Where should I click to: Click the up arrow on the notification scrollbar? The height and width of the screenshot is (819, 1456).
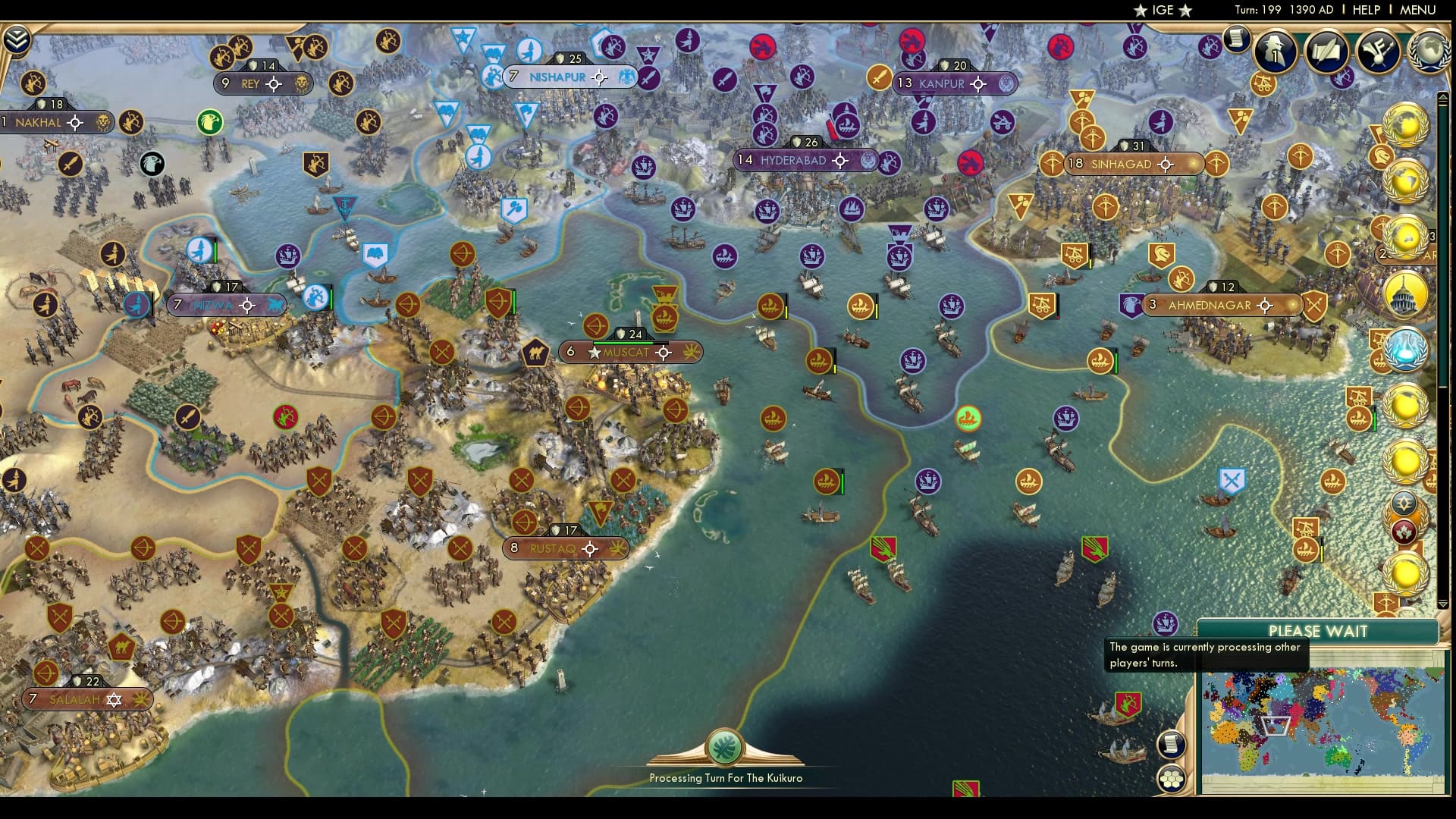[1442, 97]
